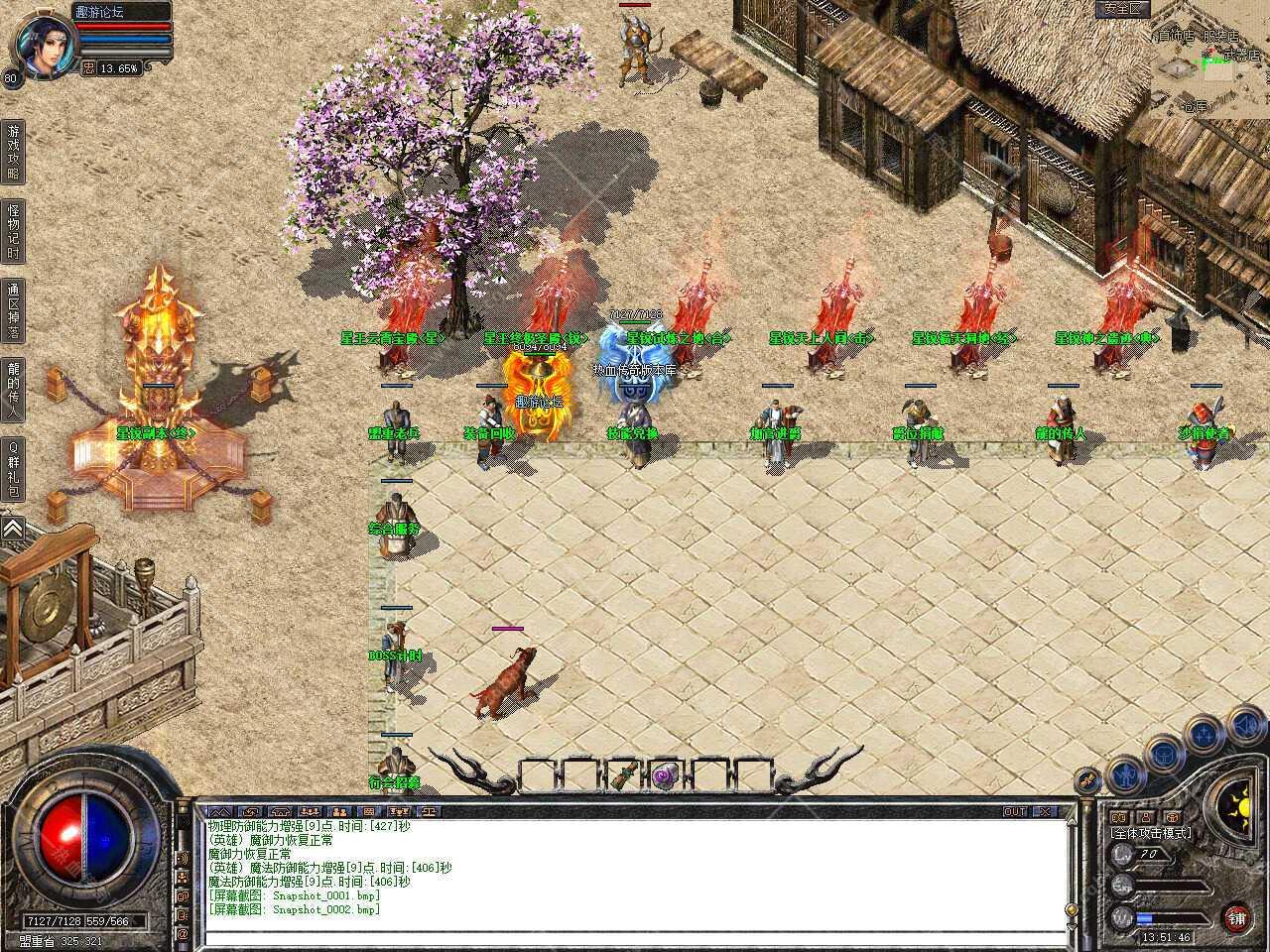Open the 游戏攻略 panel in the left sidebar
This screenshot has width=1270, height=952.
[x=13, y=150]
